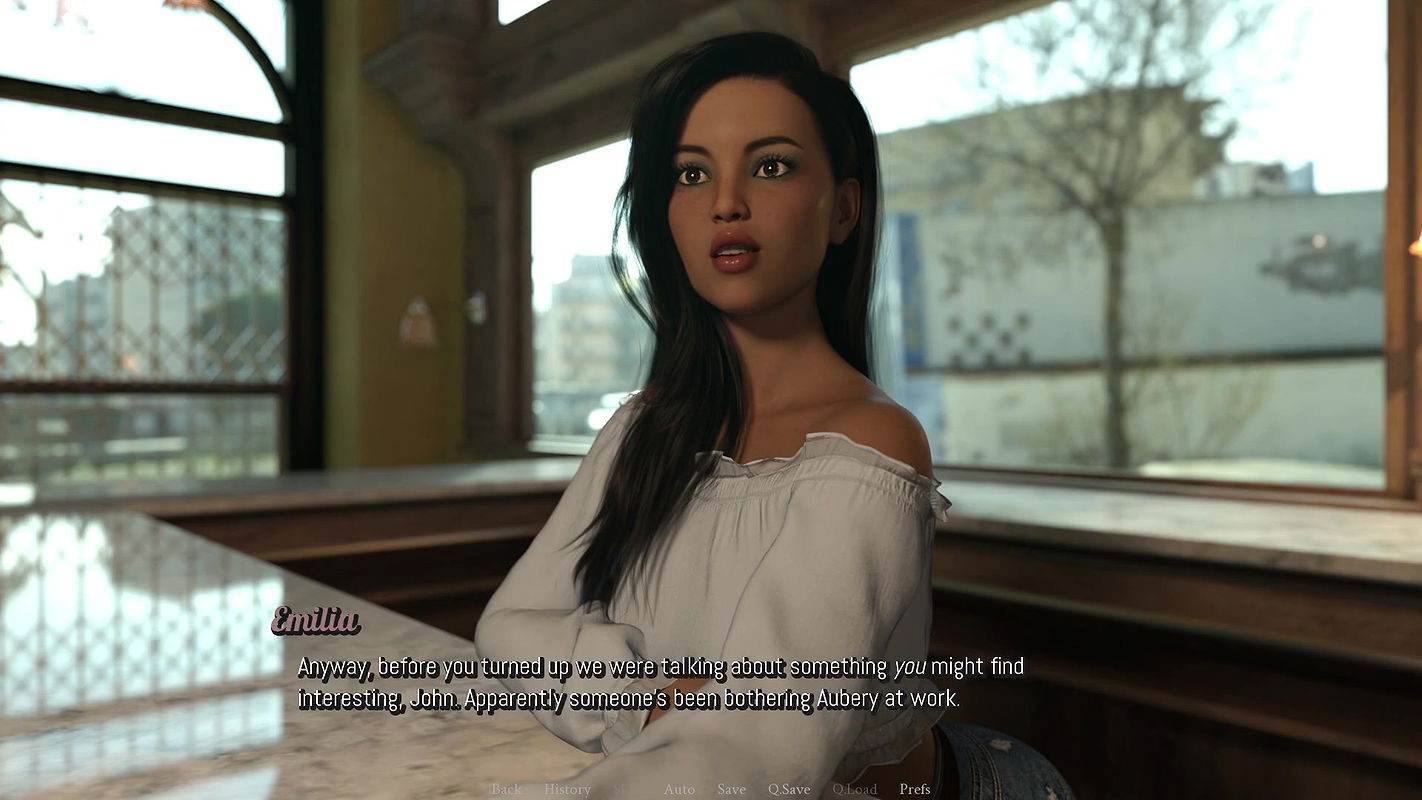The width and height of the screenshot is (1422, 800).
Task: Quick load the game via Q.Load
Action: pos(855,789)
